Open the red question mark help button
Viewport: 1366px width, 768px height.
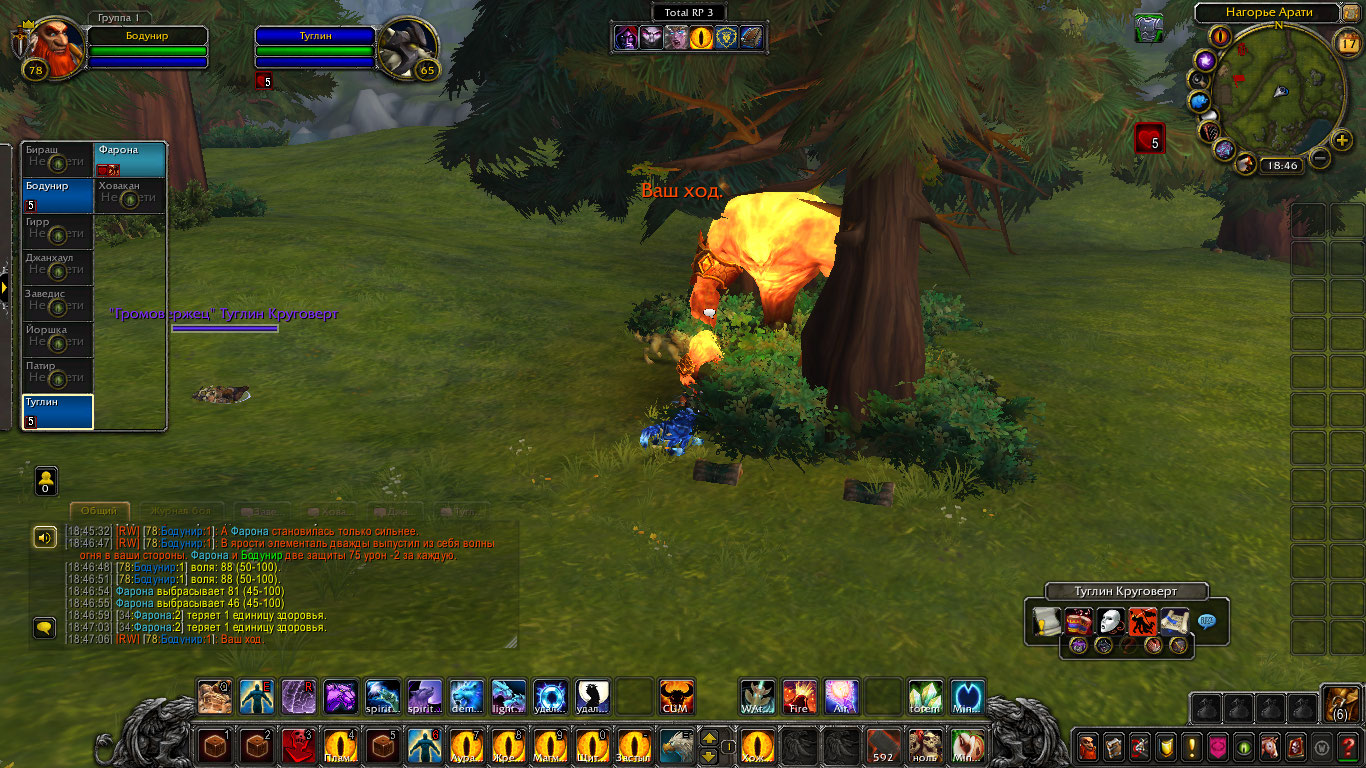pyautogui.click(x=1347, y=747)
